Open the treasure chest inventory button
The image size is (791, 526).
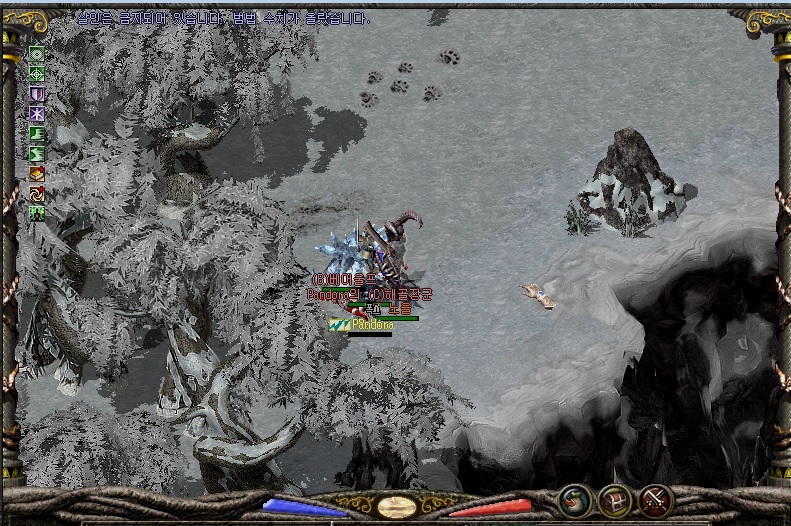614,500
